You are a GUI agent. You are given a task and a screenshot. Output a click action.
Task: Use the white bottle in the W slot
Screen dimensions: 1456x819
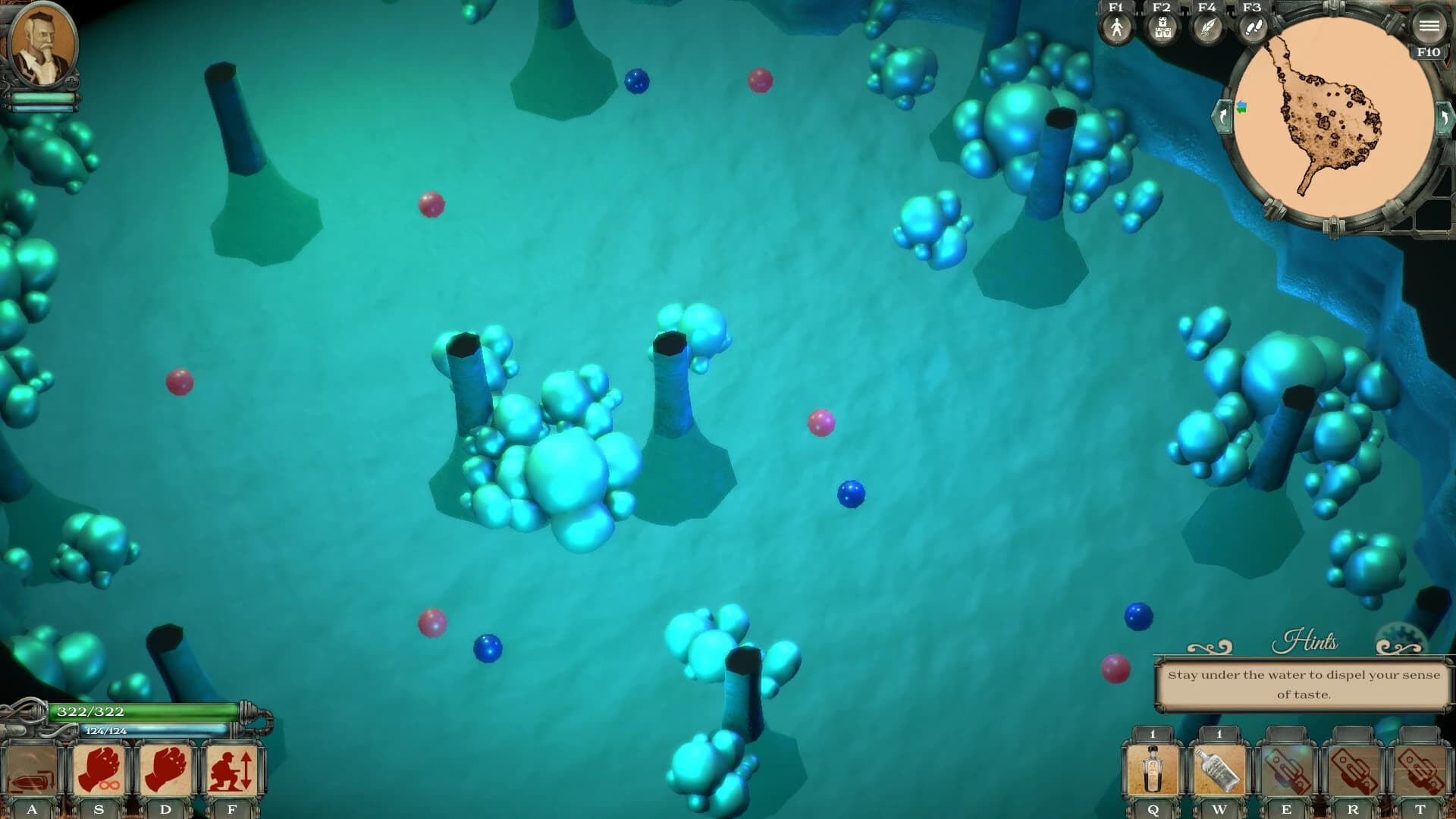pos(1217,770)
